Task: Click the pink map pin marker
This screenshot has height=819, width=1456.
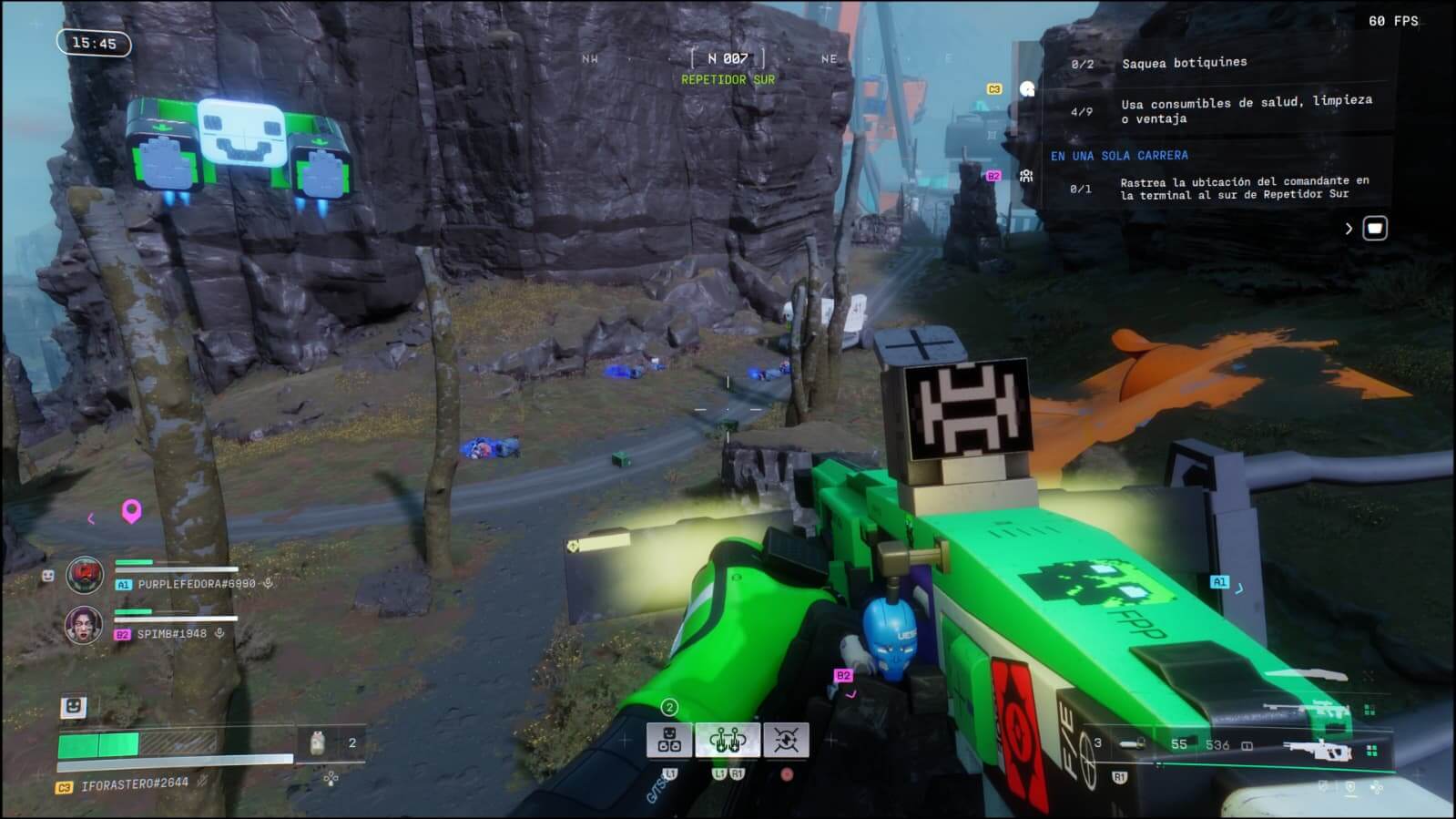Action: click(x=131, y=511)
